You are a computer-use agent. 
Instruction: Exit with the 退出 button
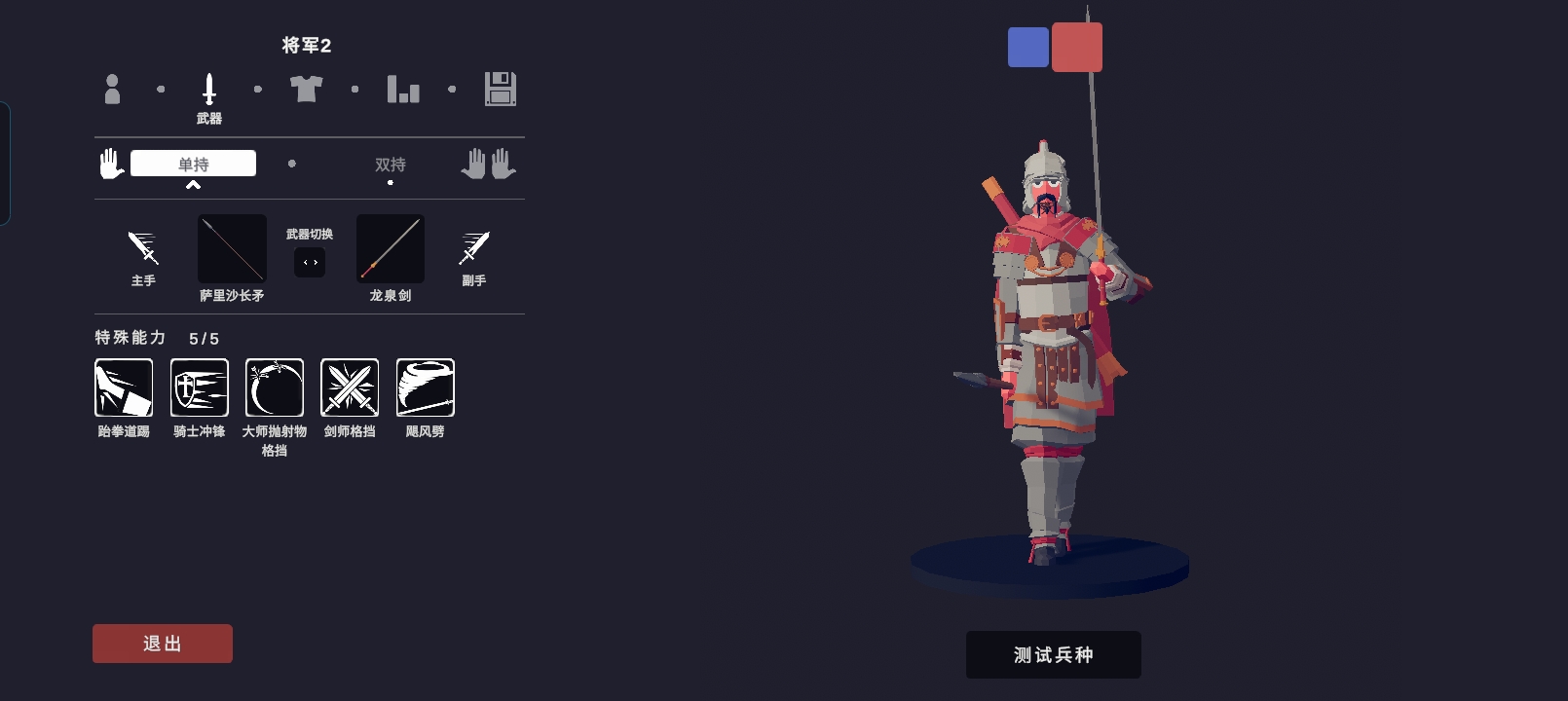click(x=163, y=644)
